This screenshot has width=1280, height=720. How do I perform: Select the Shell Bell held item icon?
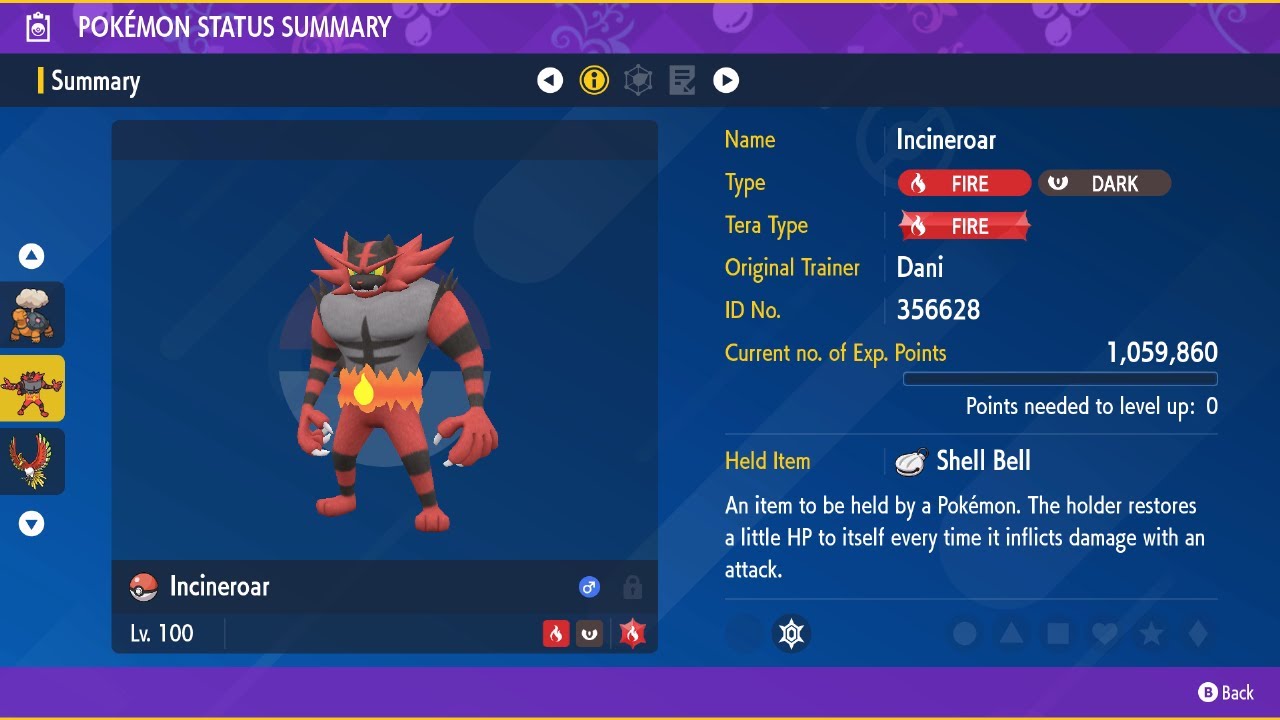click(911, 460)
